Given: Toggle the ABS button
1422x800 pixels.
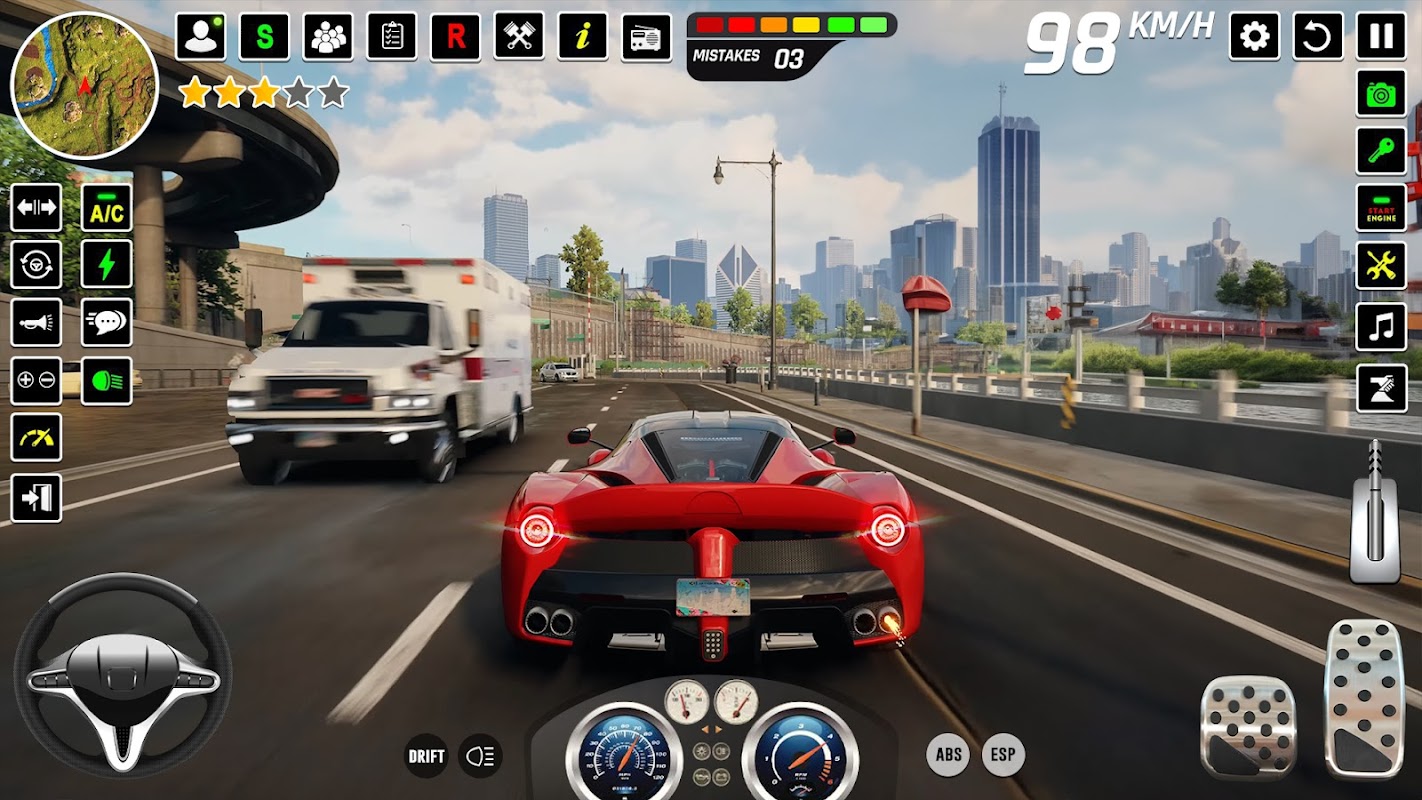Looking at the screenshot, I should tap(948, 755).
